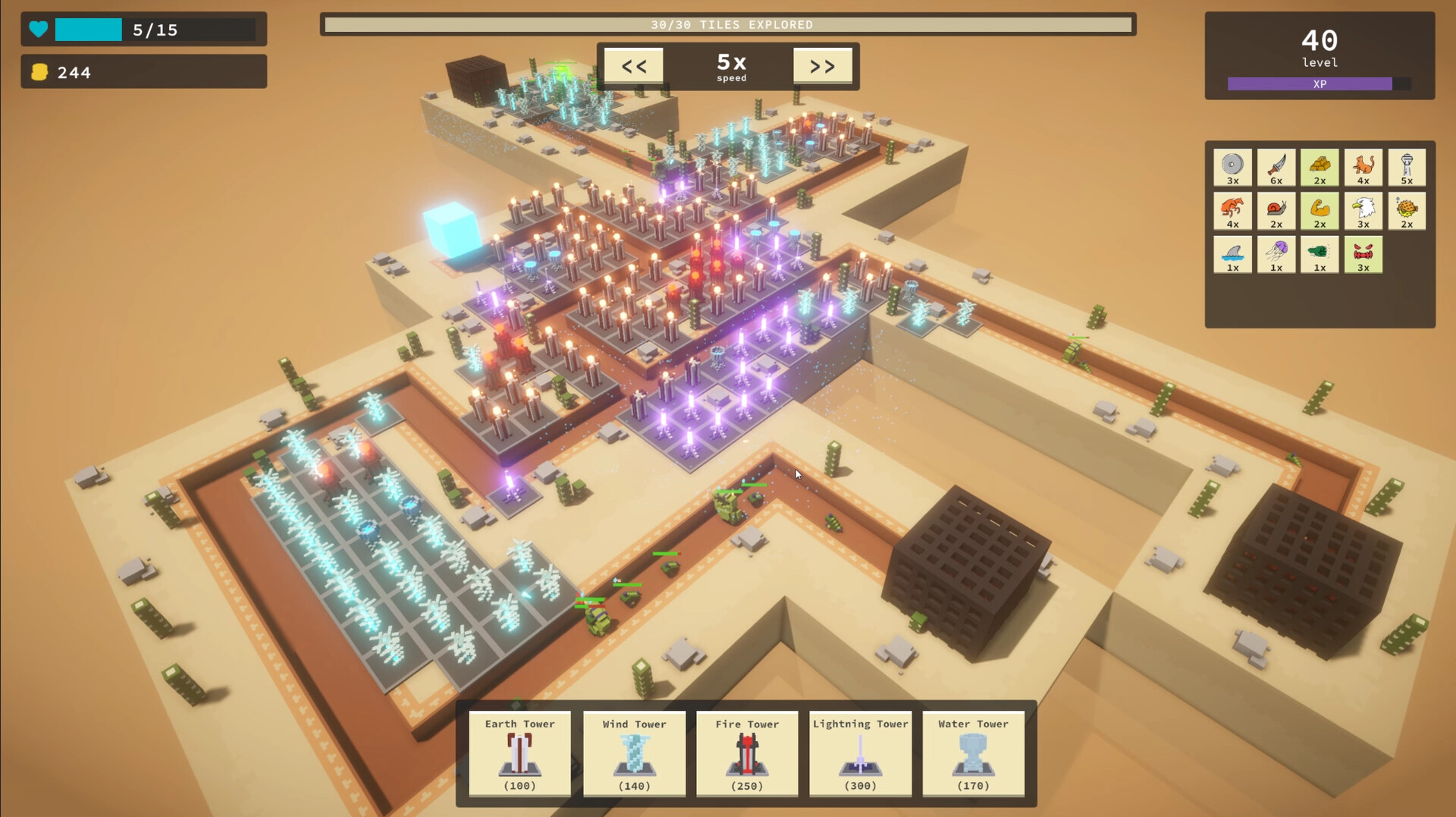
Task: Click the eagle 3x buff icon
Action: pos(1363,211)
